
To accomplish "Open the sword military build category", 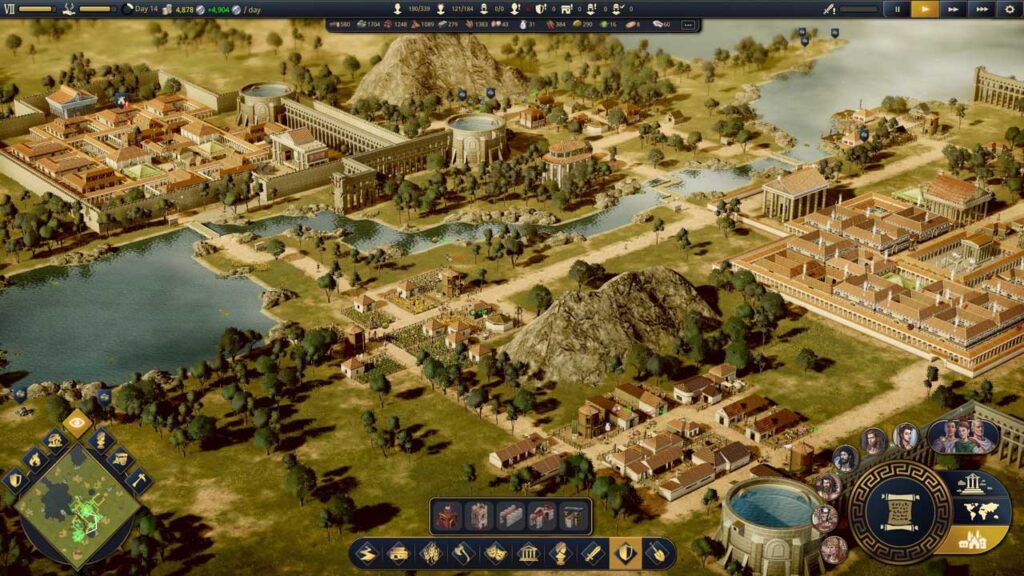I will tap(593, 553).
